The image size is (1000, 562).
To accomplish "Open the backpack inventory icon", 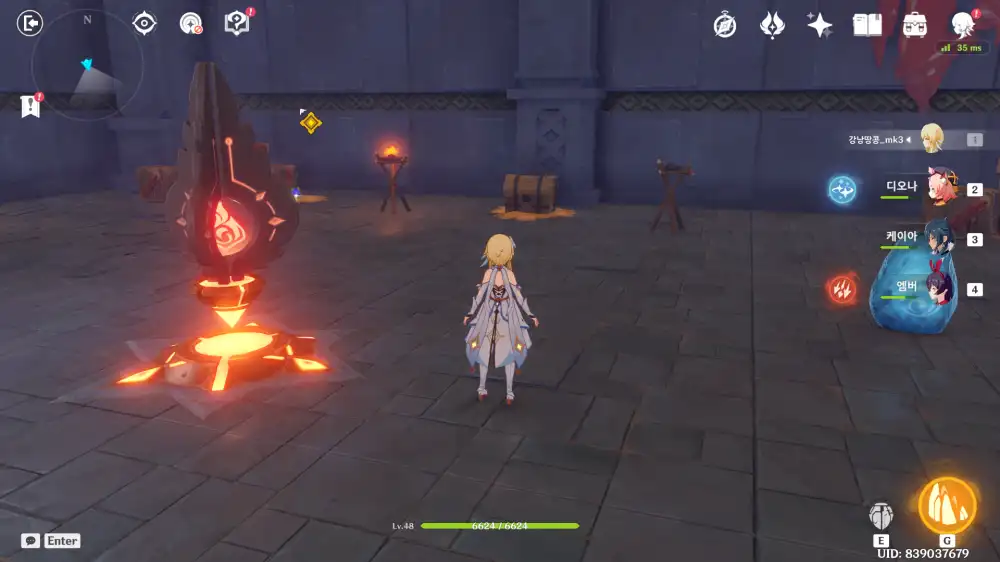I will click(915, 26).
